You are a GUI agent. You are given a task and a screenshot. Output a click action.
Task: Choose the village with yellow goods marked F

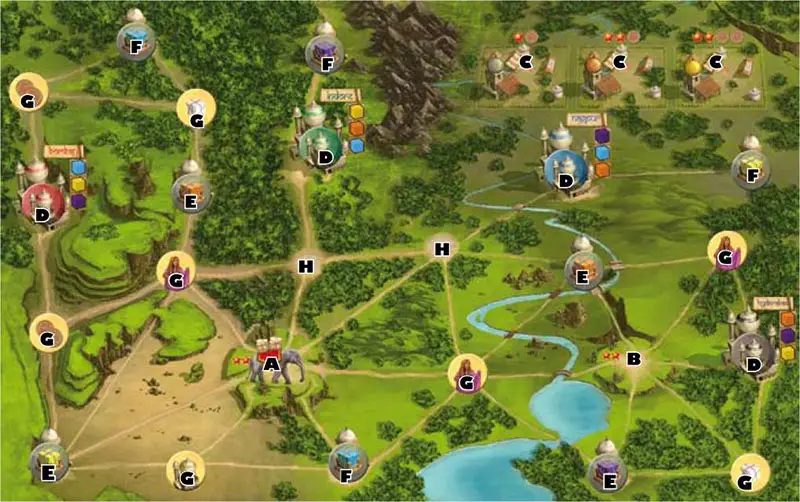pos(750,168)
